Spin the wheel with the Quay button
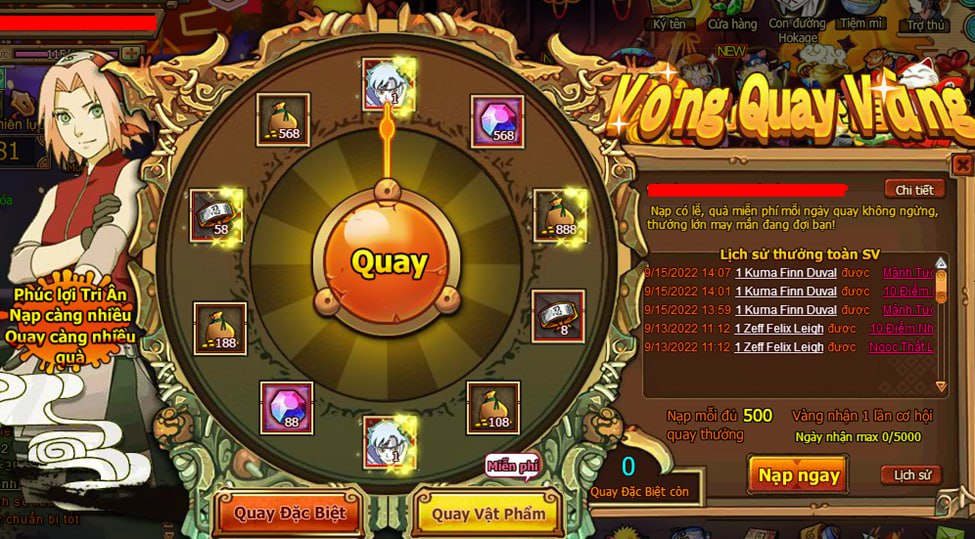The width and height of the screenshot is (975, 539). [x=389, y=262]
